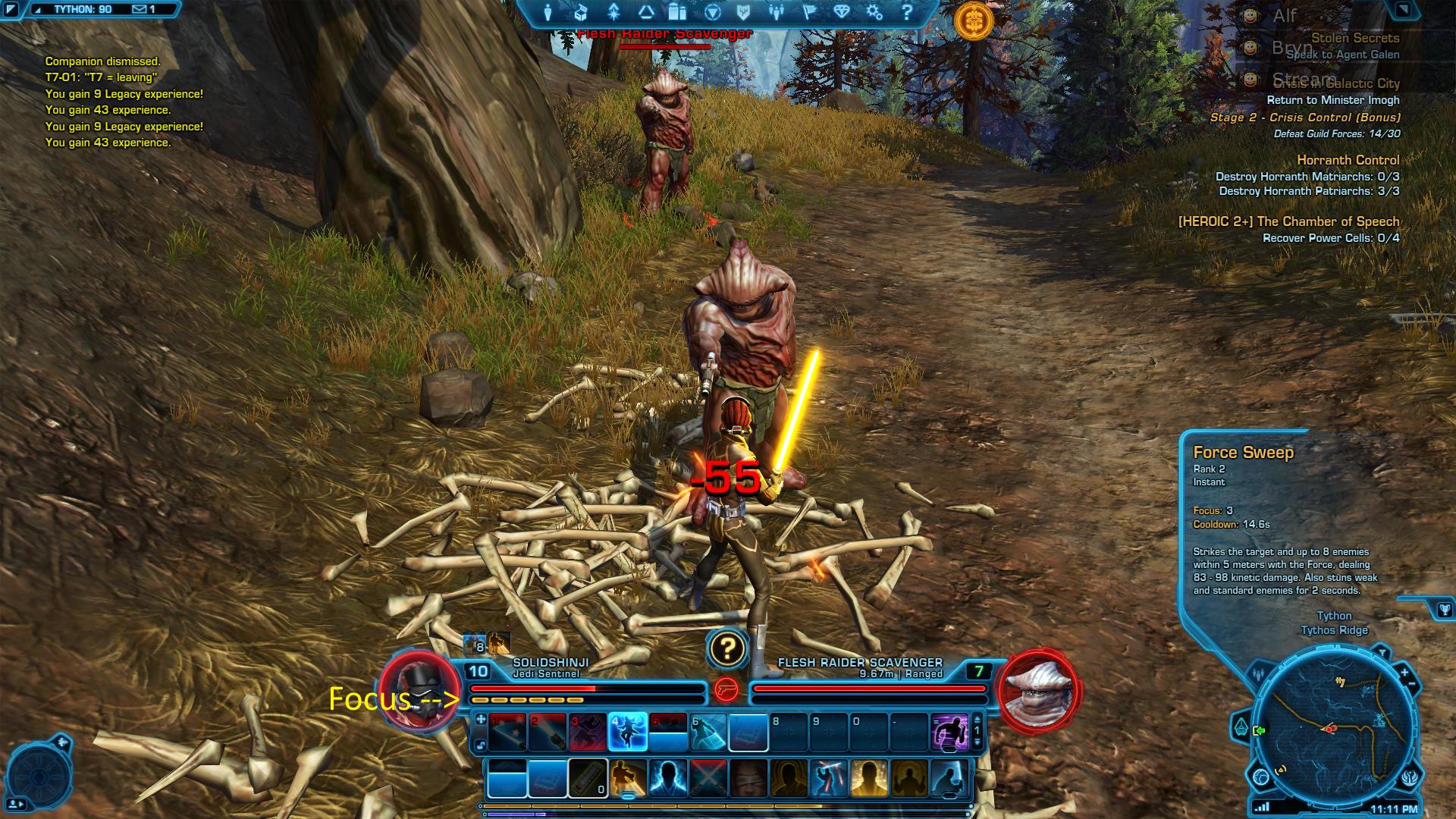
Task: Open the diamond-shaped icon in top menu
Action: 842,13
